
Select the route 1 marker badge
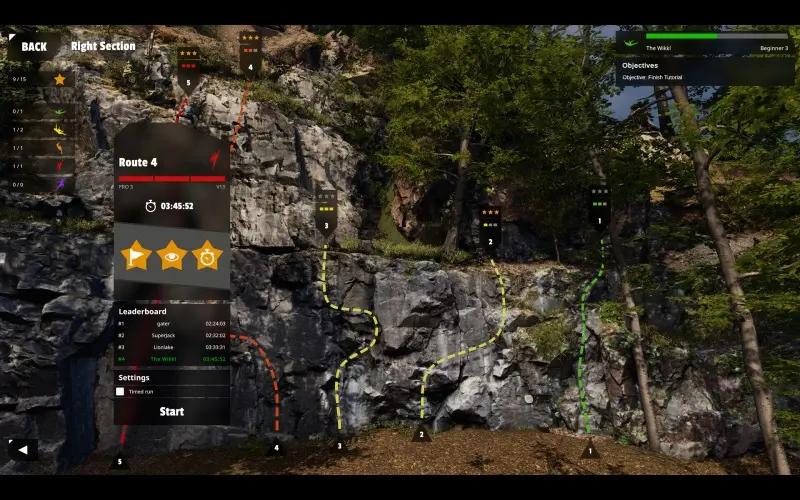599,206
